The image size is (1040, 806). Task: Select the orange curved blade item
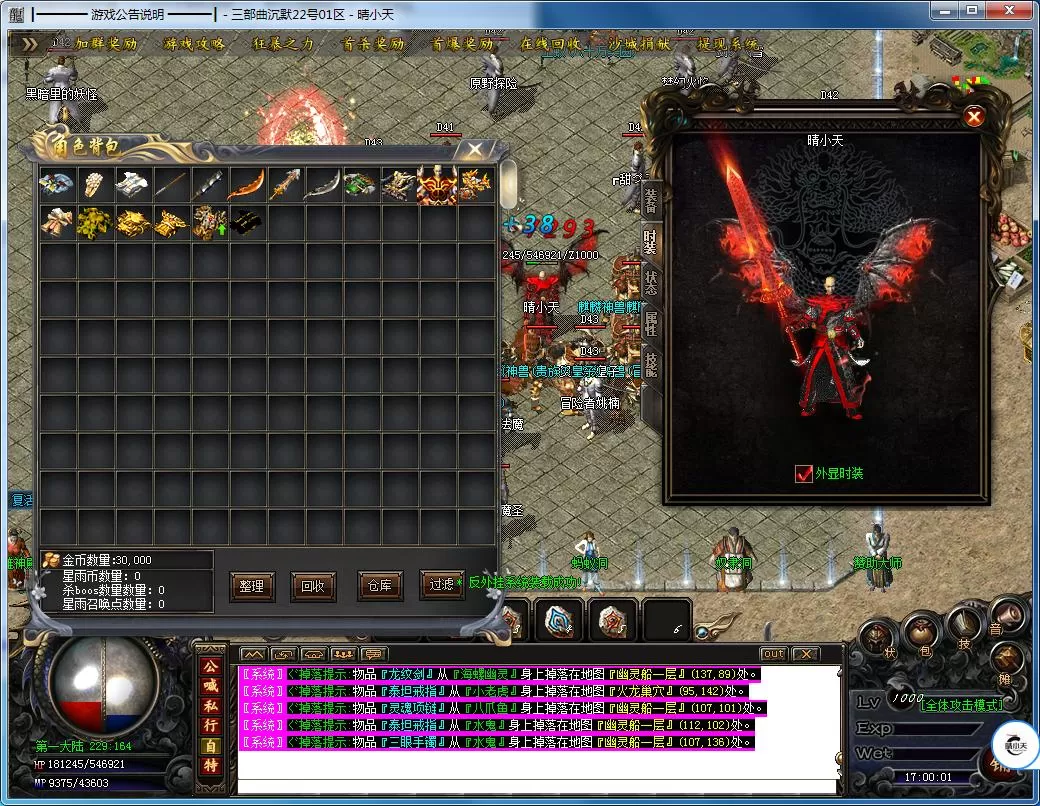246,184
